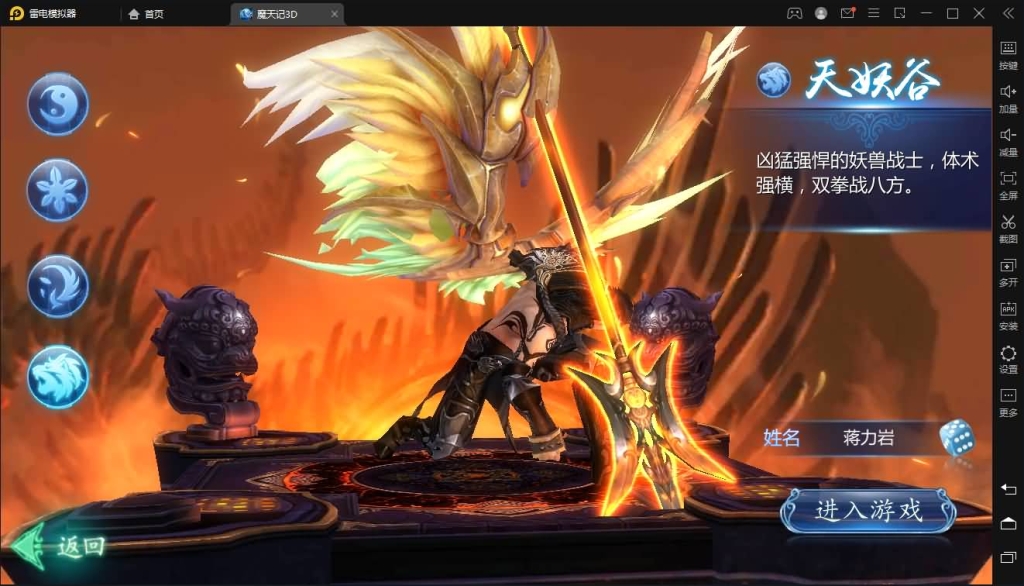Choose the lotus flower class icon
1024x586 pixels.
pyautogui.click(x=58, y=190)
